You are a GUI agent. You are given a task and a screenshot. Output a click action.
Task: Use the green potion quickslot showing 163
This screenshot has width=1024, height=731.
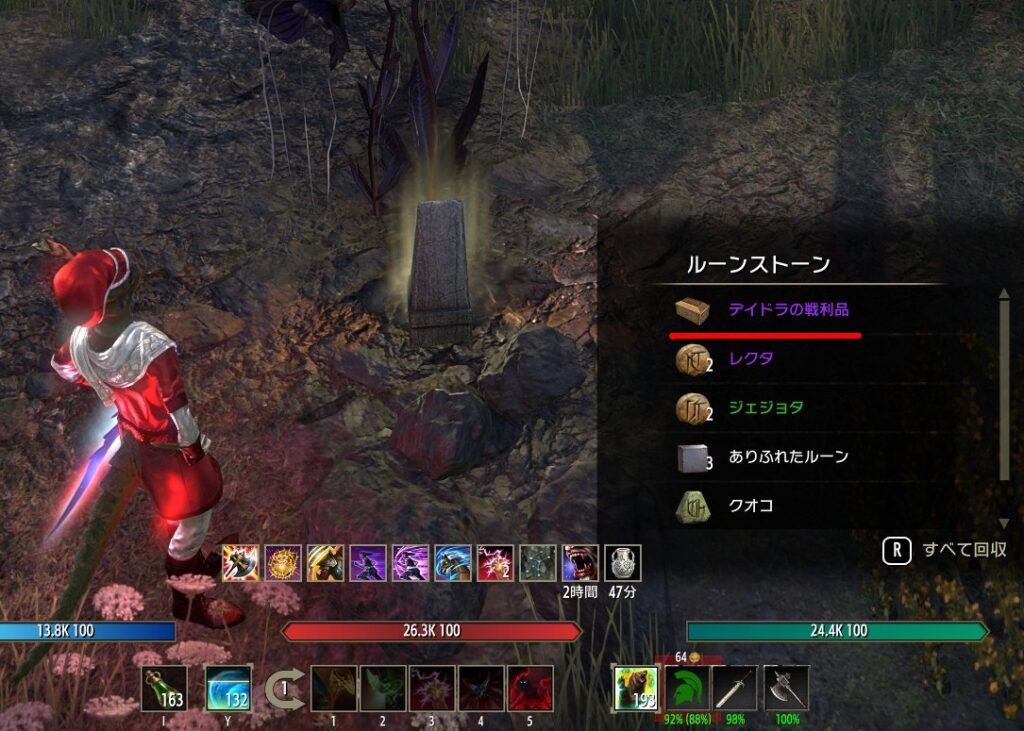click(x=164, y=688)
